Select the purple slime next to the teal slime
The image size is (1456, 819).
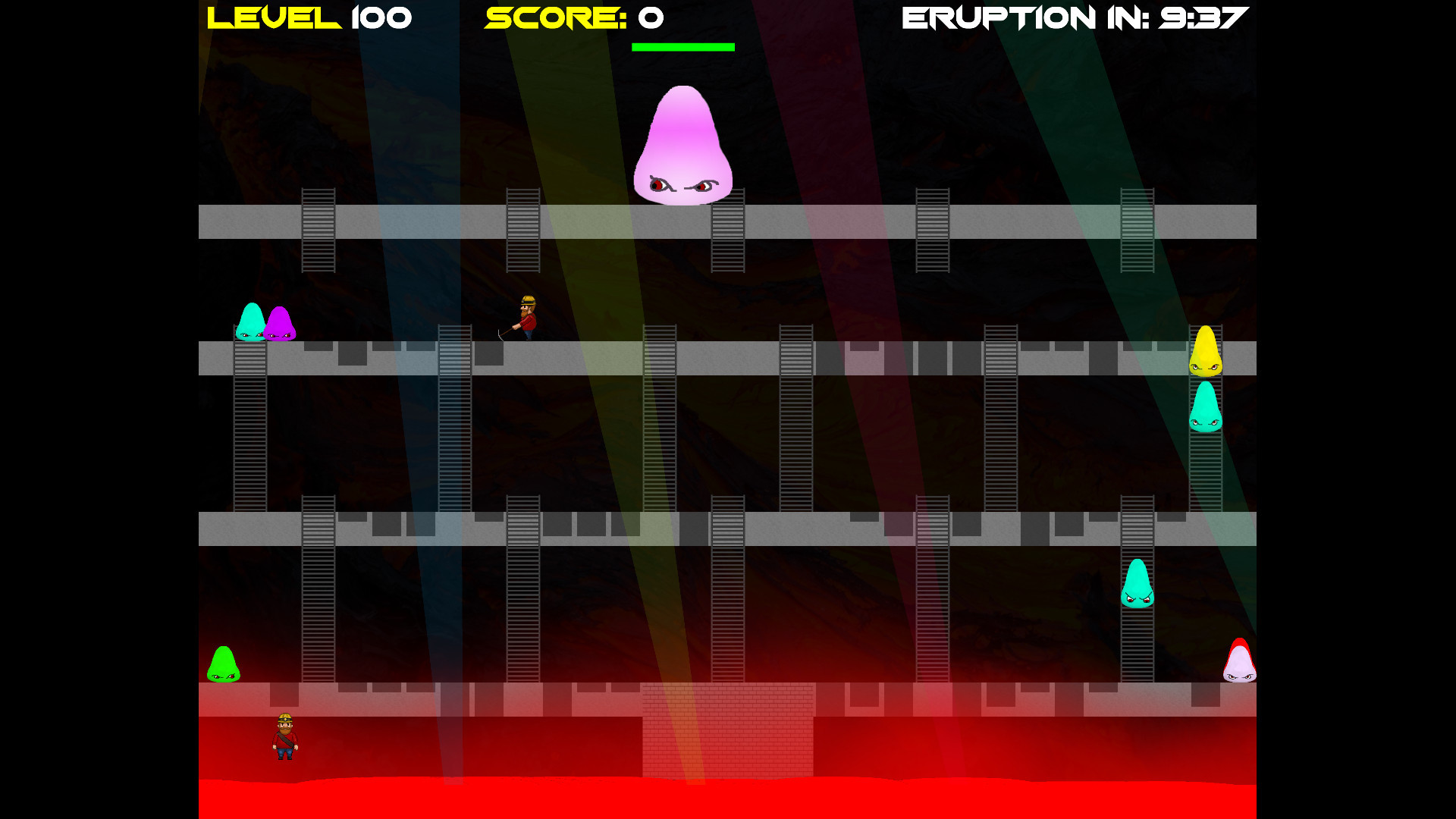pyautogui.click(x=281, y=322)
